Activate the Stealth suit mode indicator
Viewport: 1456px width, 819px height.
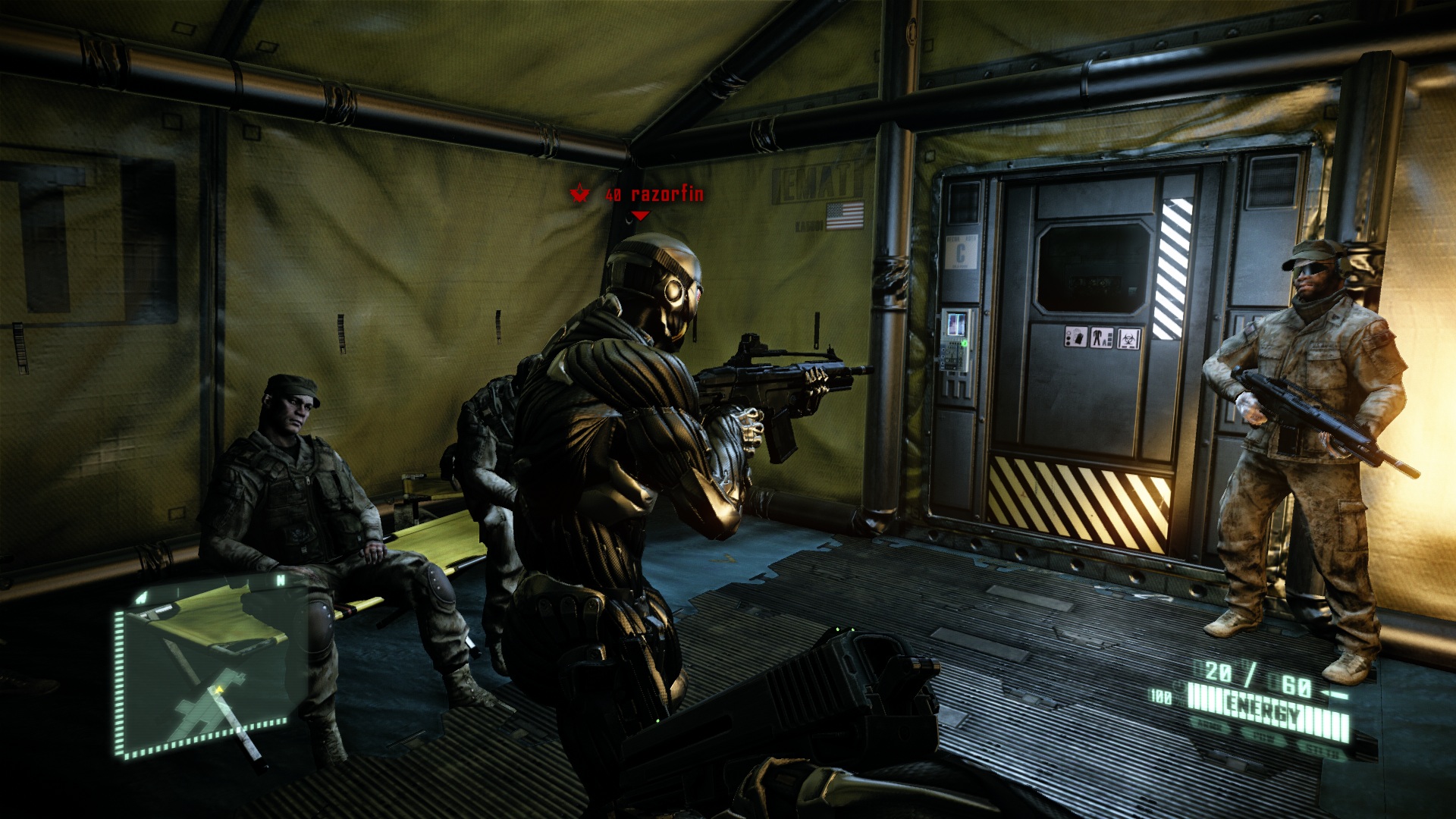(x=1323, y=751)
